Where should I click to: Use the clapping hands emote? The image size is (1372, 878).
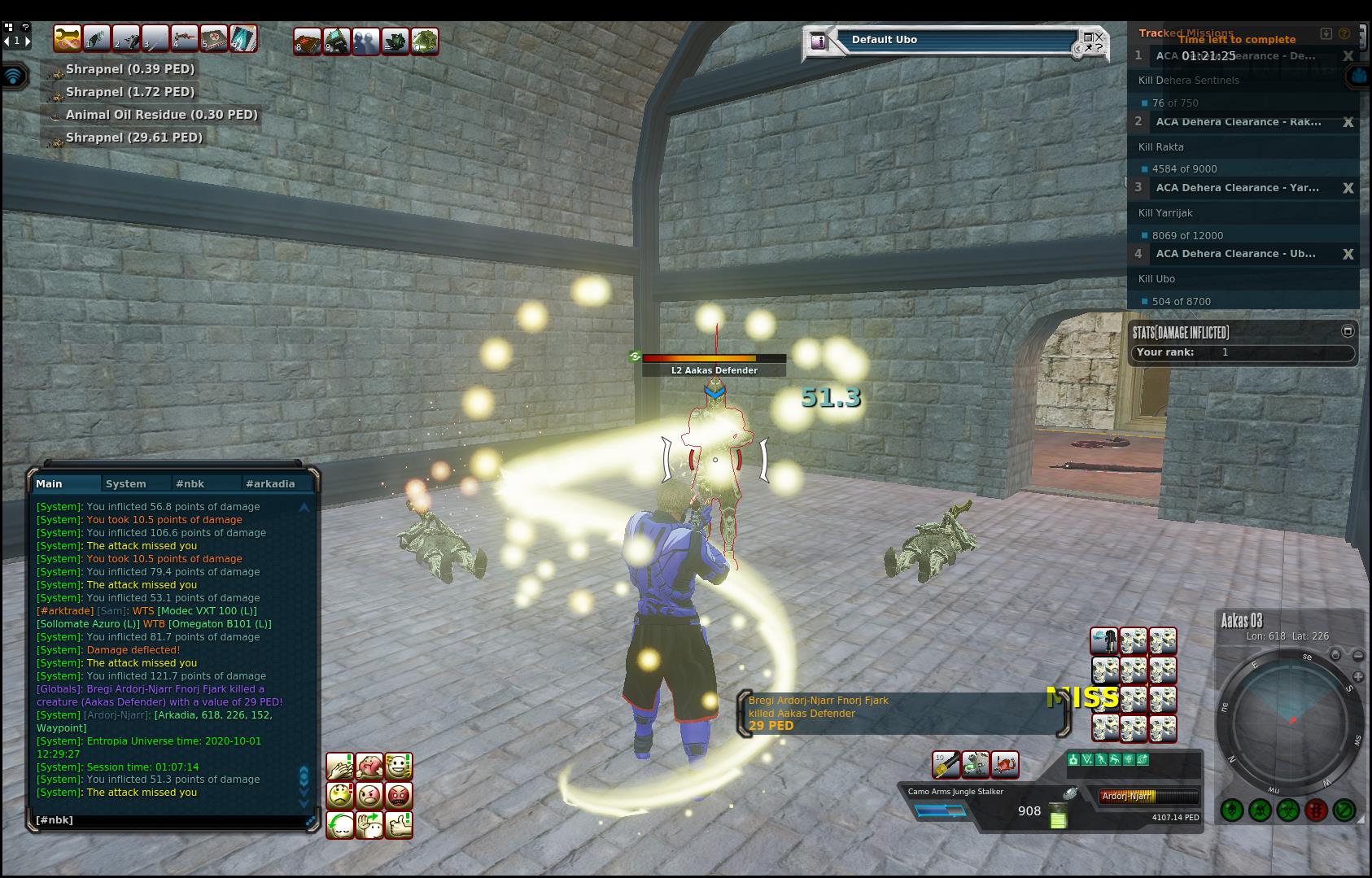[340, 766]
